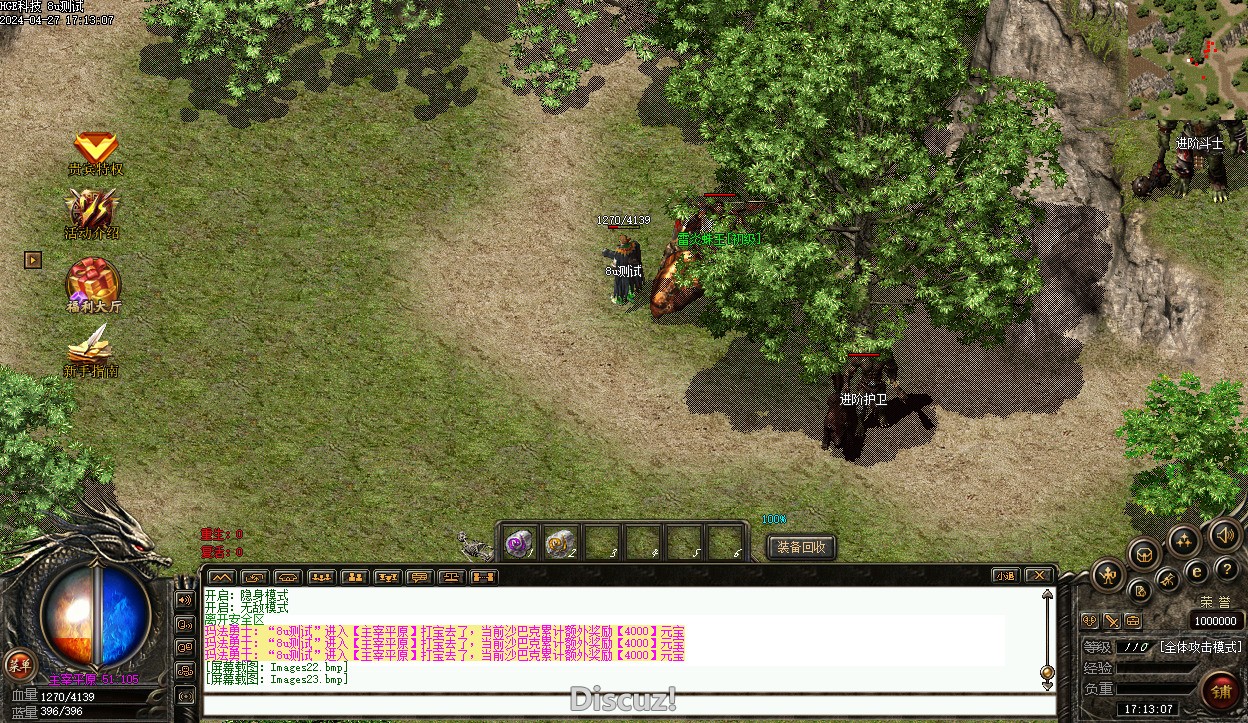
Task: Toggle sound with the round speaker button
Action: click(x=1225, y=535)
